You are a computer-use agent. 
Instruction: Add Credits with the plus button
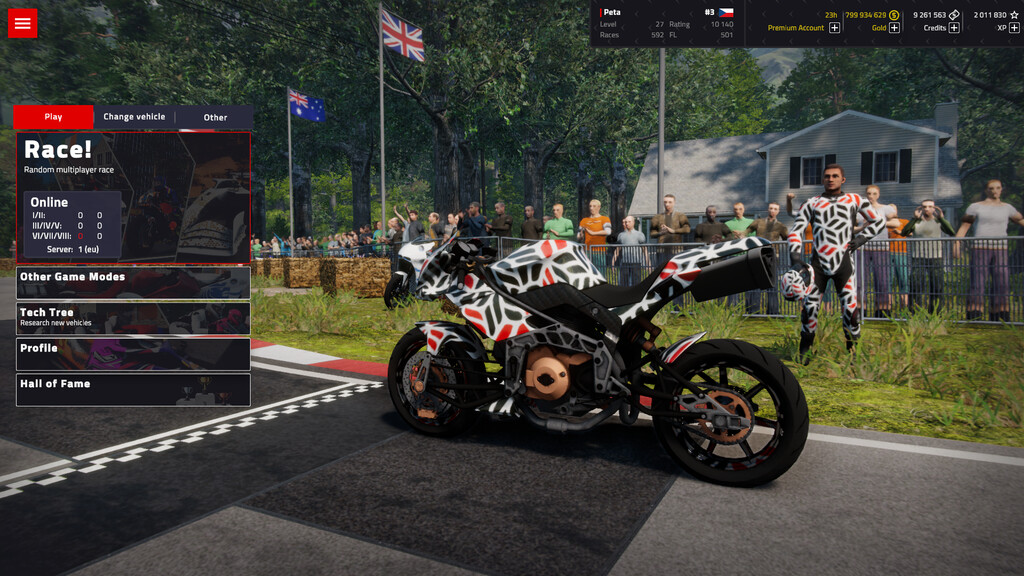(x=954, y=28)
